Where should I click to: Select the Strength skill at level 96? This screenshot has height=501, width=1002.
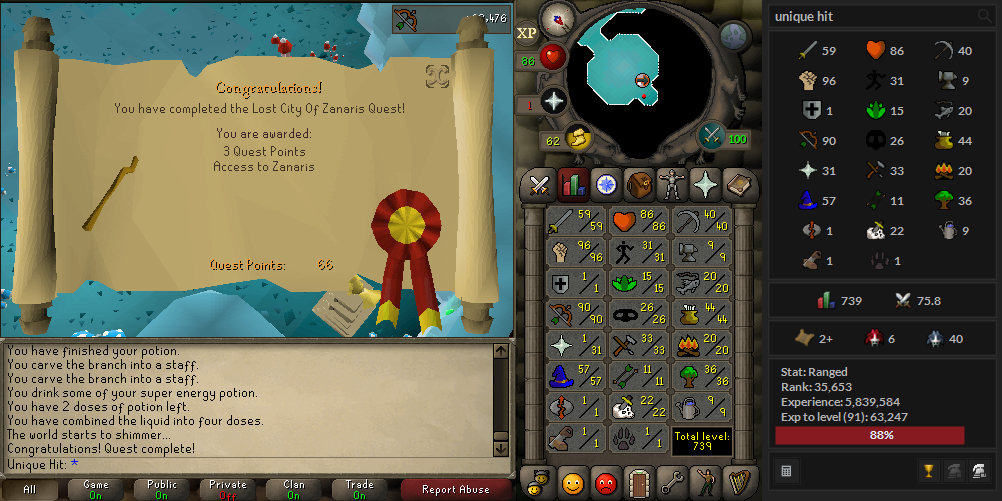click(x=576, y=251)
